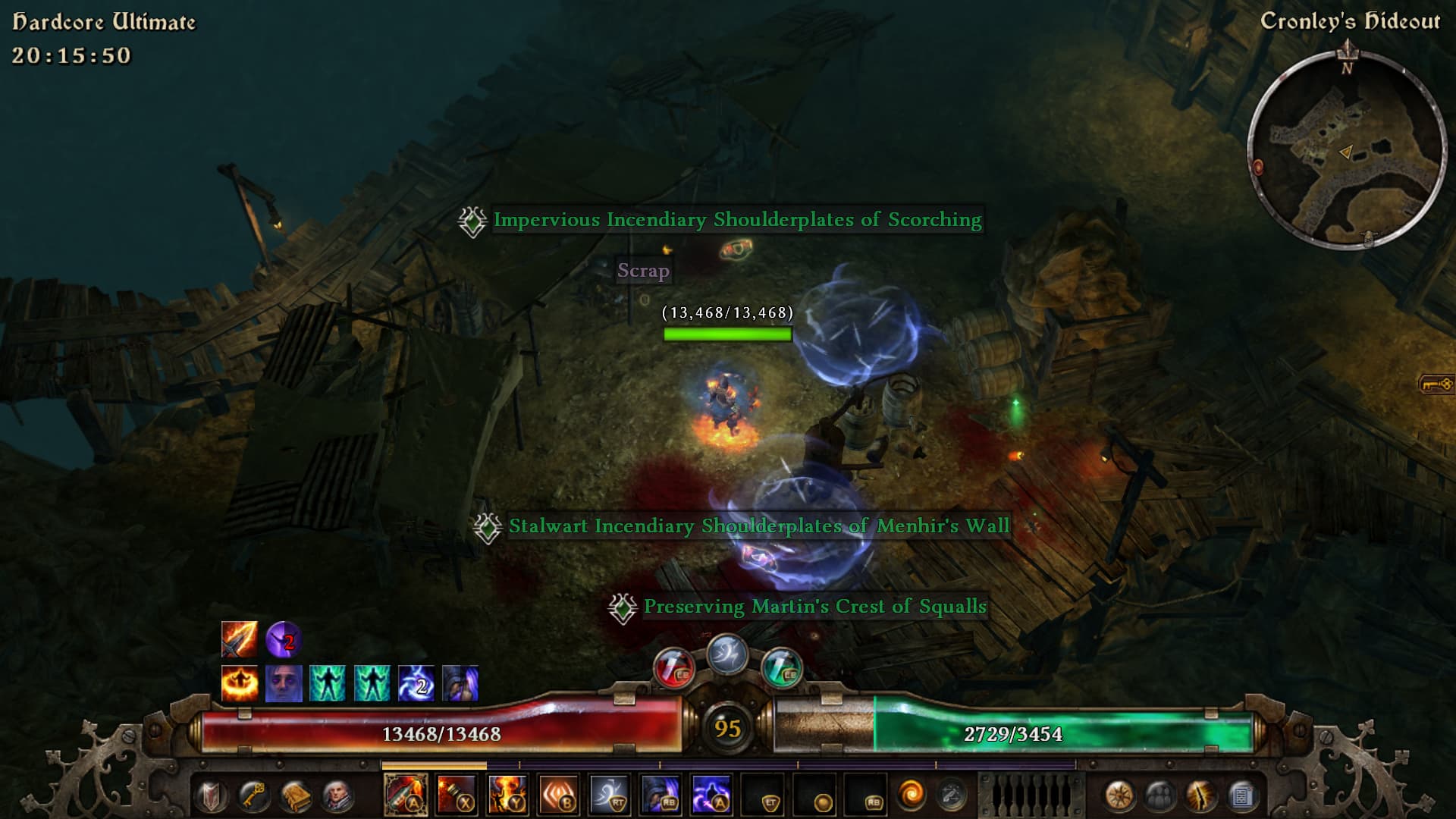1456x819 pixels.
Task: Select the old man portrait button
Action: (337, 796)
